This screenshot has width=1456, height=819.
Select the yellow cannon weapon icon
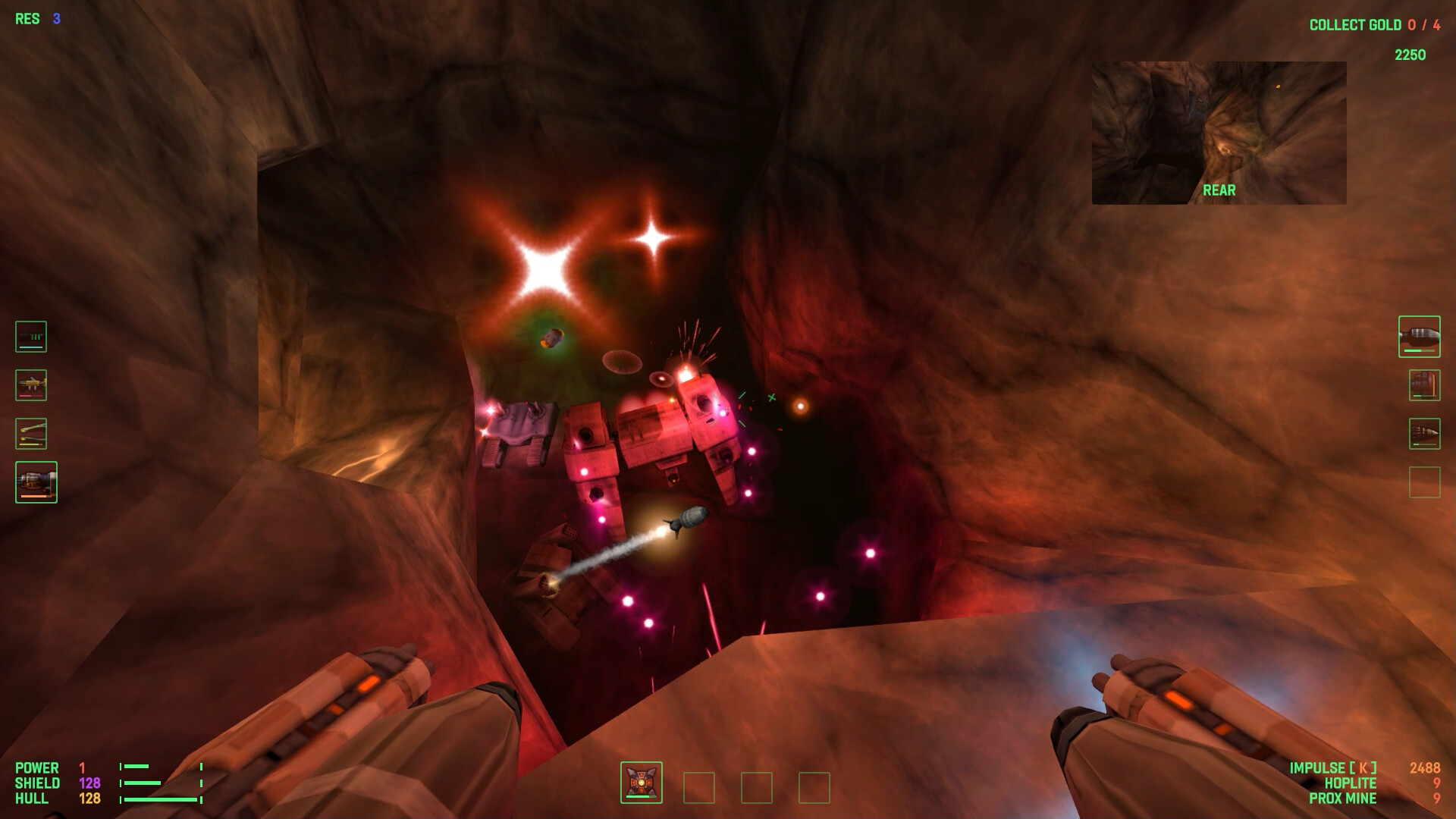click(30, 385)
